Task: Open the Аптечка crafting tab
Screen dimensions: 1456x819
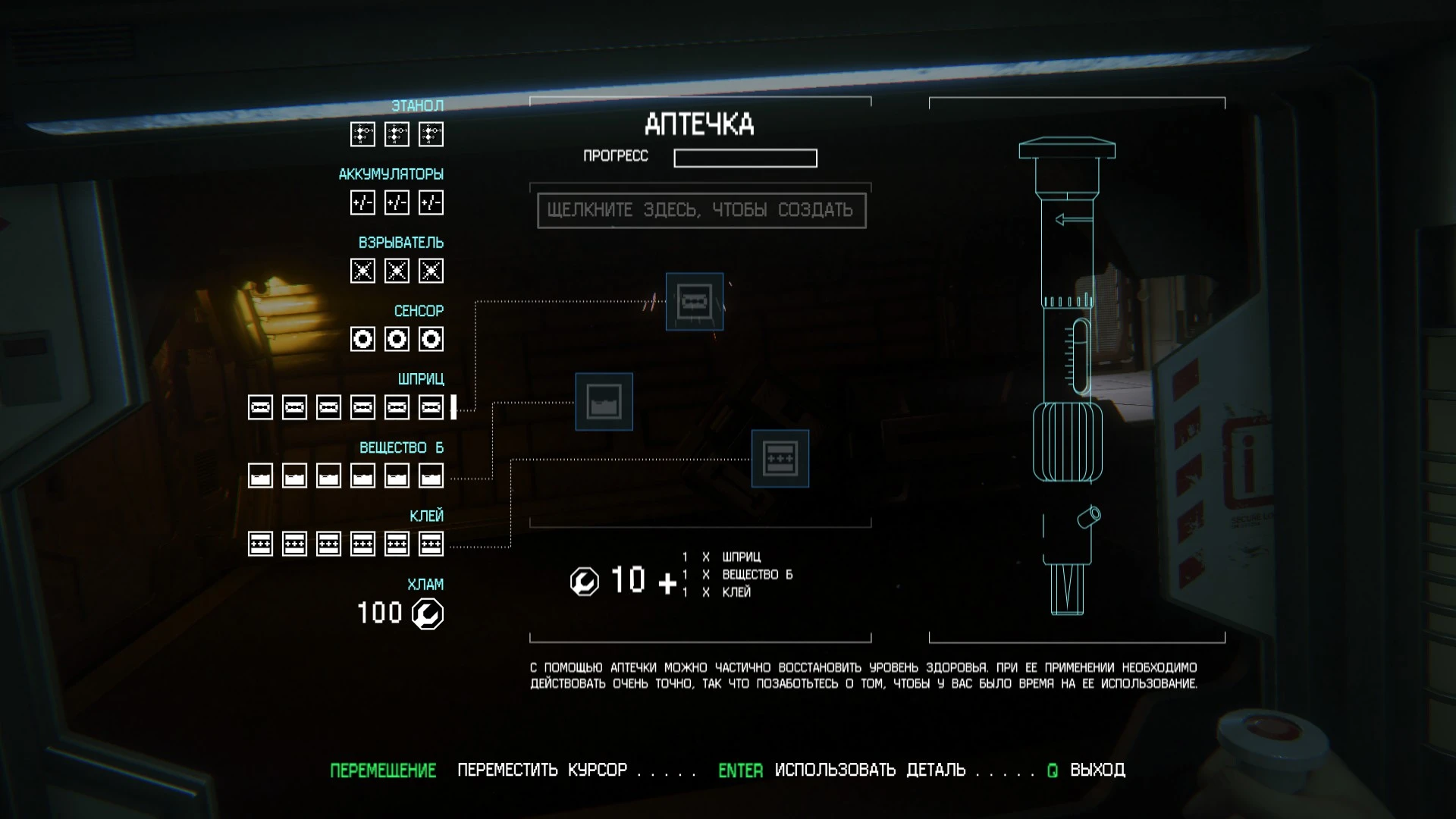Action: [x=699, y=124]
